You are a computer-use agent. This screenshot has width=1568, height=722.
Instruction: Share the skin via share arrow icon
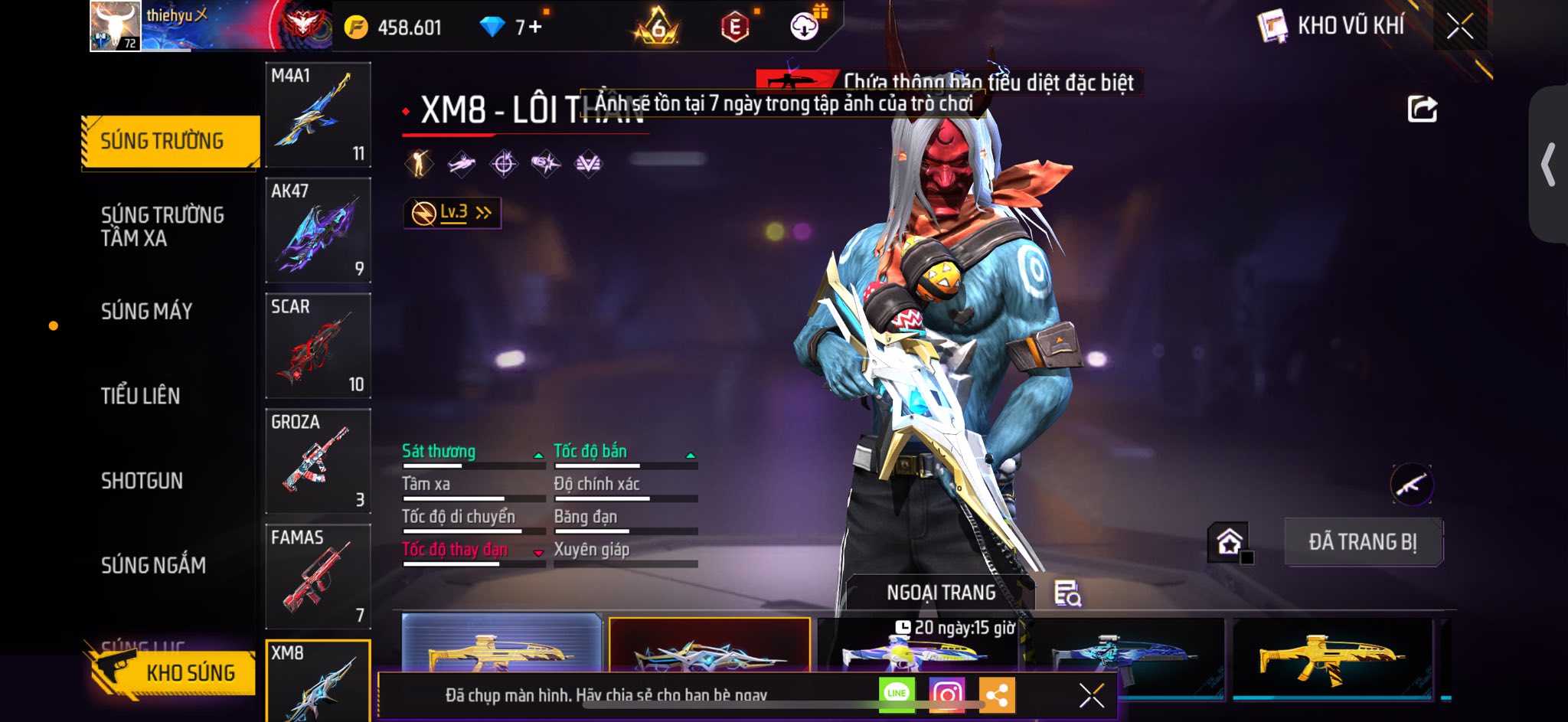coord(1422,109)
